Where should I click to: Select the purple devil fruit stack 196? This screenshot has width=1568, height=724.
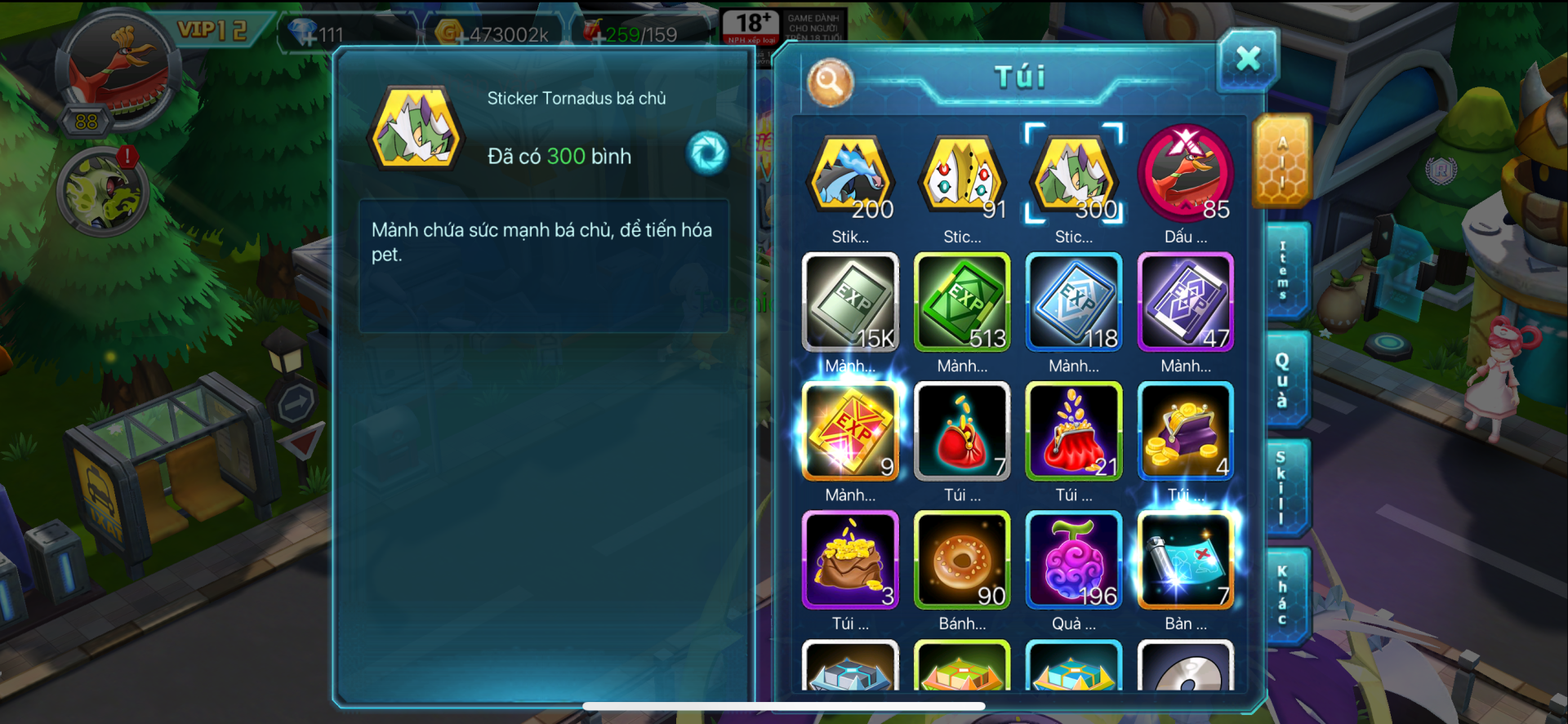pos(1074,560)
